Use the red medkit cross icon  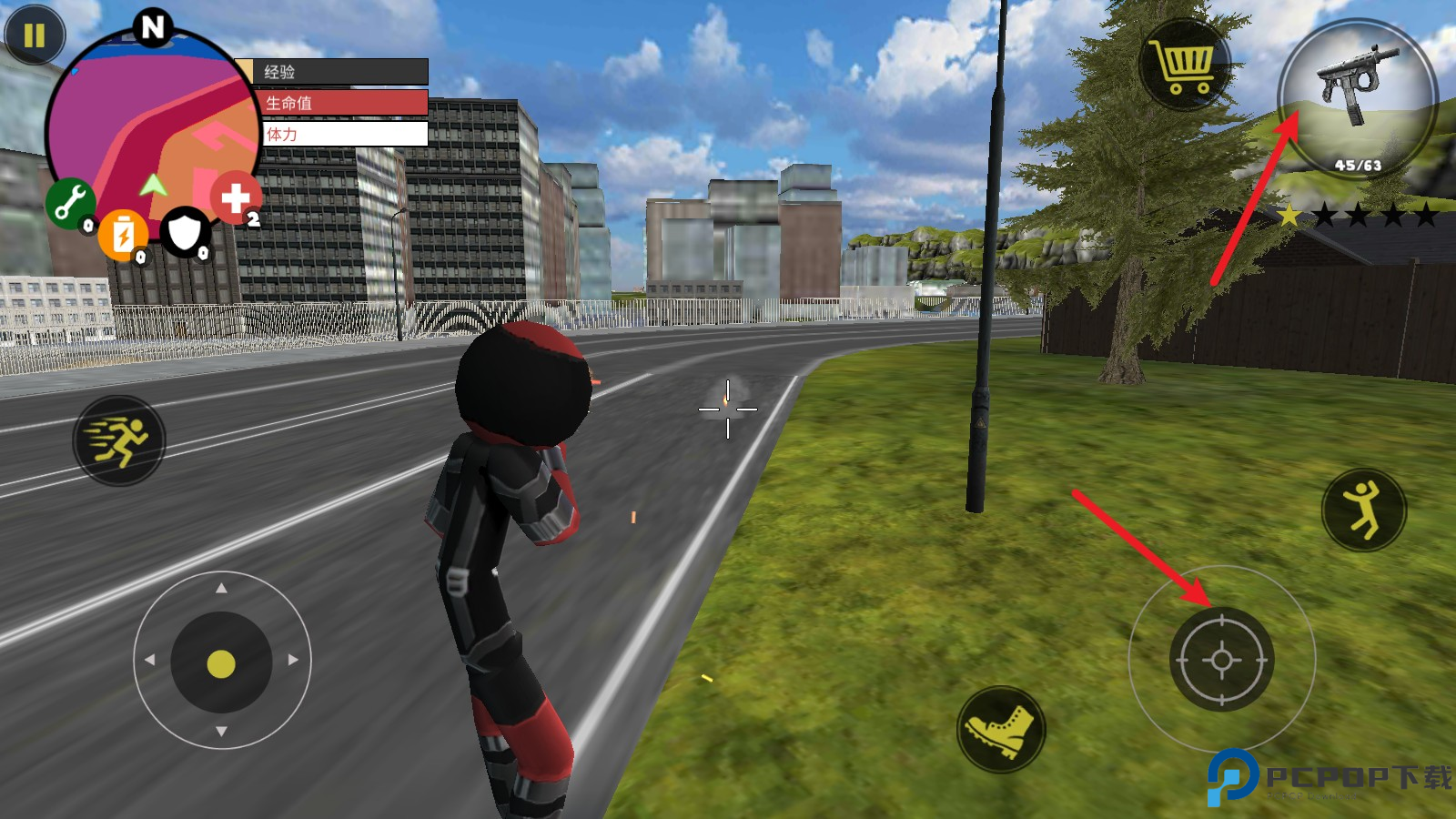236,197
